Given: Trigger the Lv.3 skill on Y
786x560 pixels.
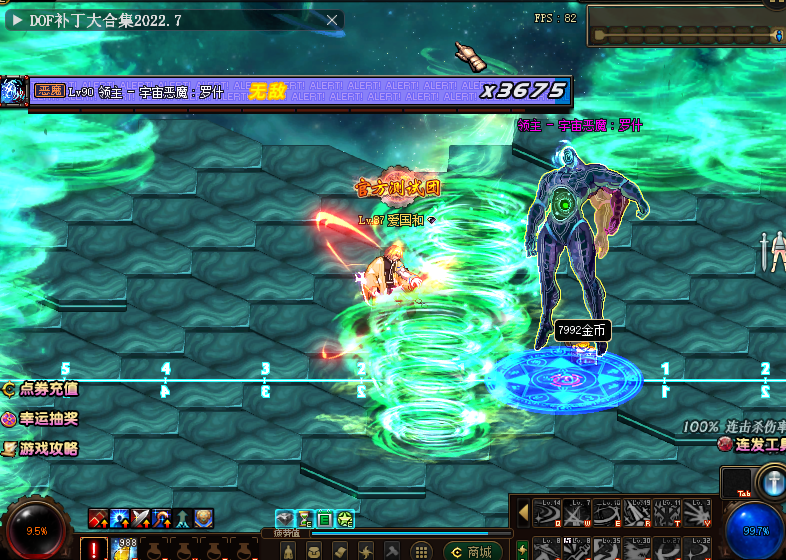Looking at the screenshot, I should click(698, 513).
